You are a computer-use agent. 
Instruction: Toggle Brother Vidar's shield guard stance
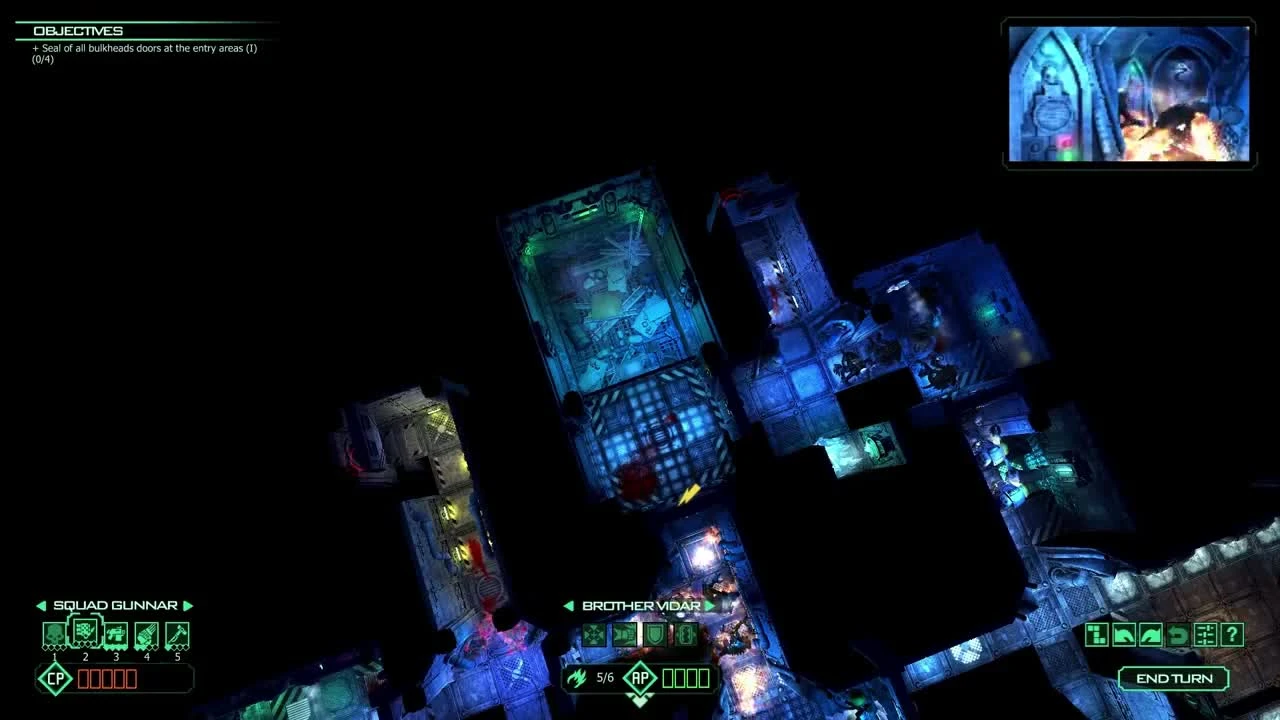pyautogui.click(x=654, y=634)
